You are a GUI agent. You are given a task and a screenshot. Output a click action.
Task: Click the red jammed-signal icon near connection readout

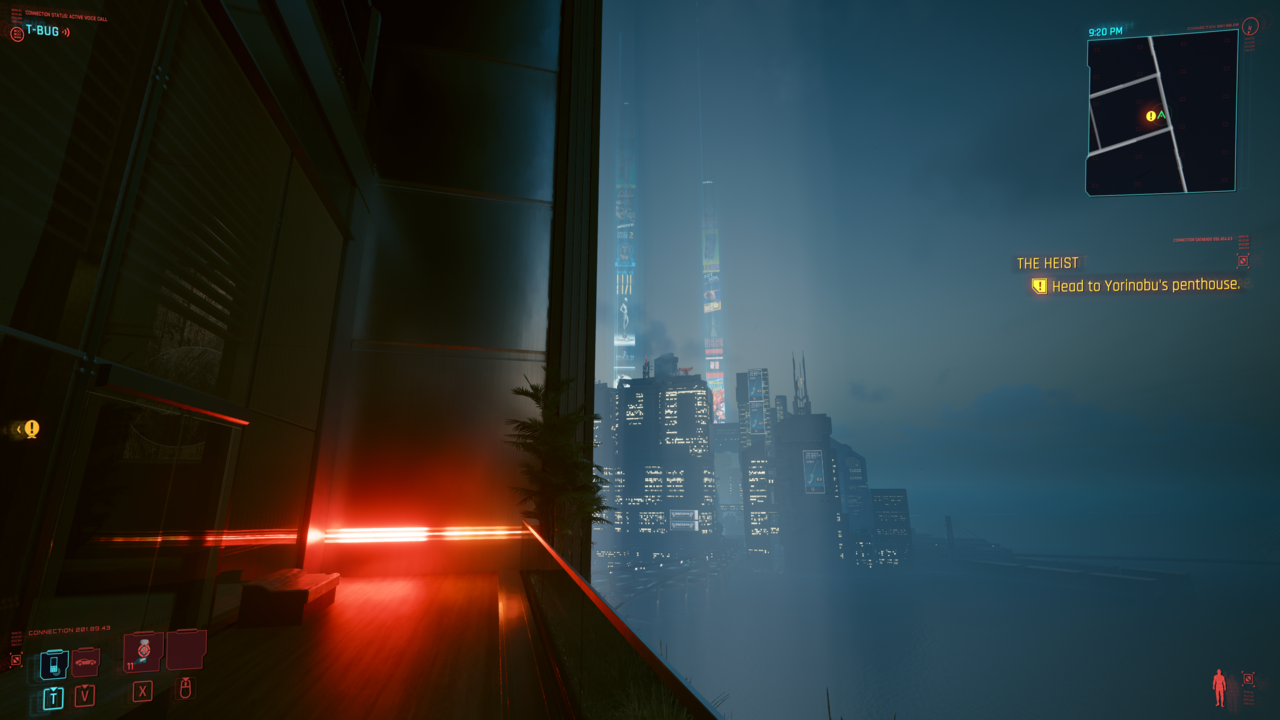point(16,660)
